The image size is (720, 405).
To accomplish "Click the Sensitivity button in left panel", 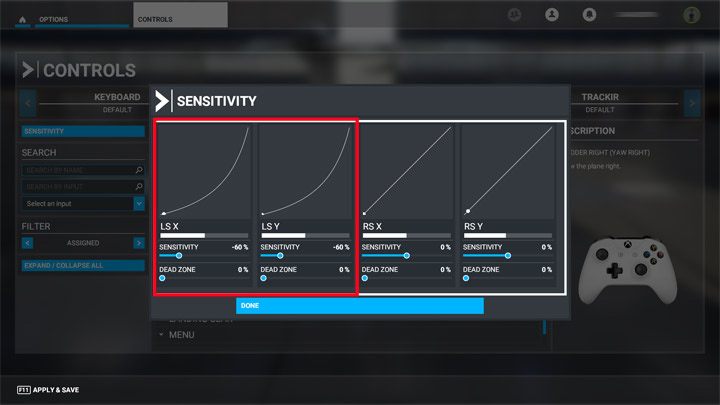I will click(x=83, y=131).
